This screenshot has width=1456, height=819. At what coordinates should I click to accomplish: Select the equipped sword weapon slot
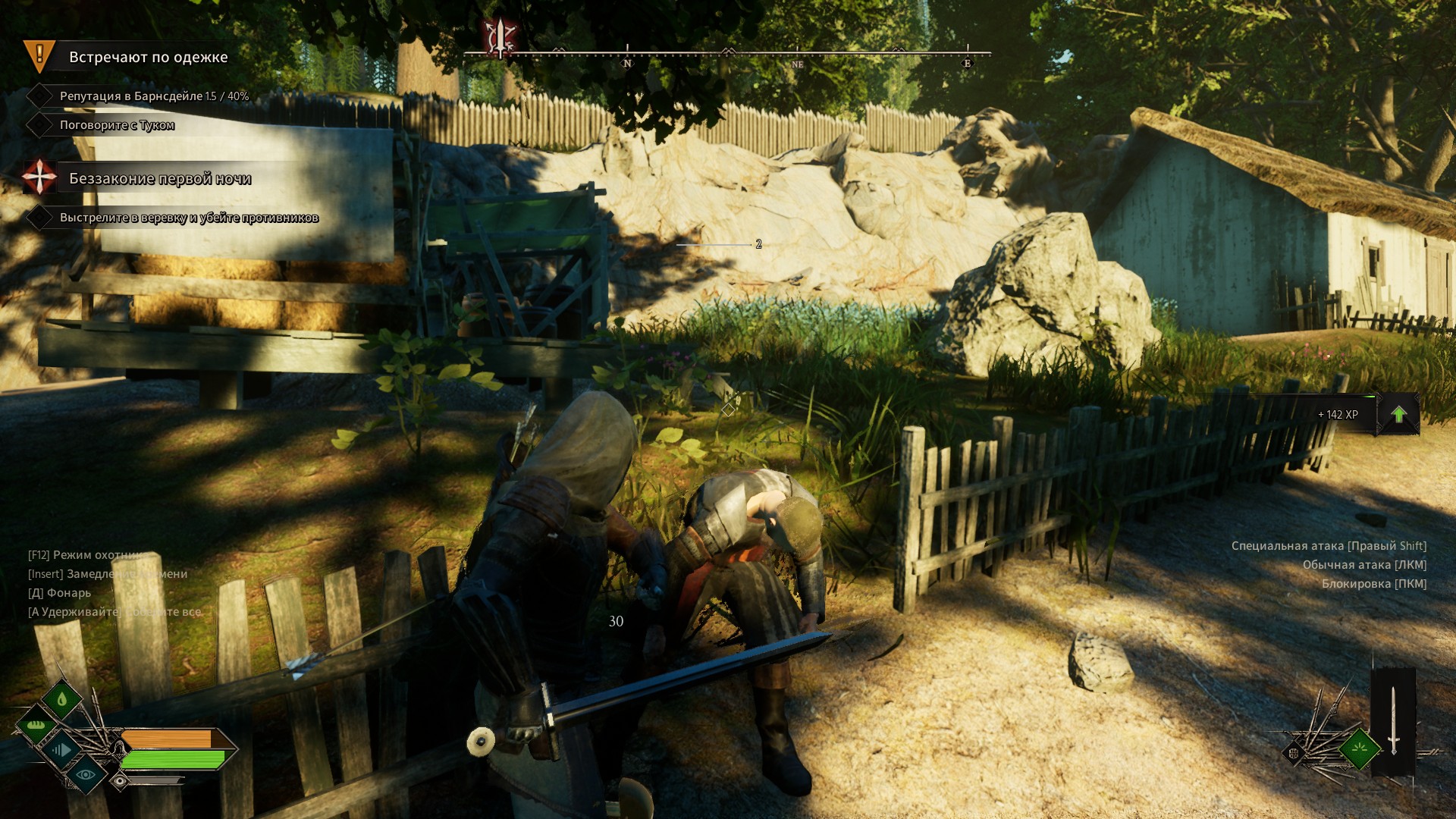coord(1393,720)
